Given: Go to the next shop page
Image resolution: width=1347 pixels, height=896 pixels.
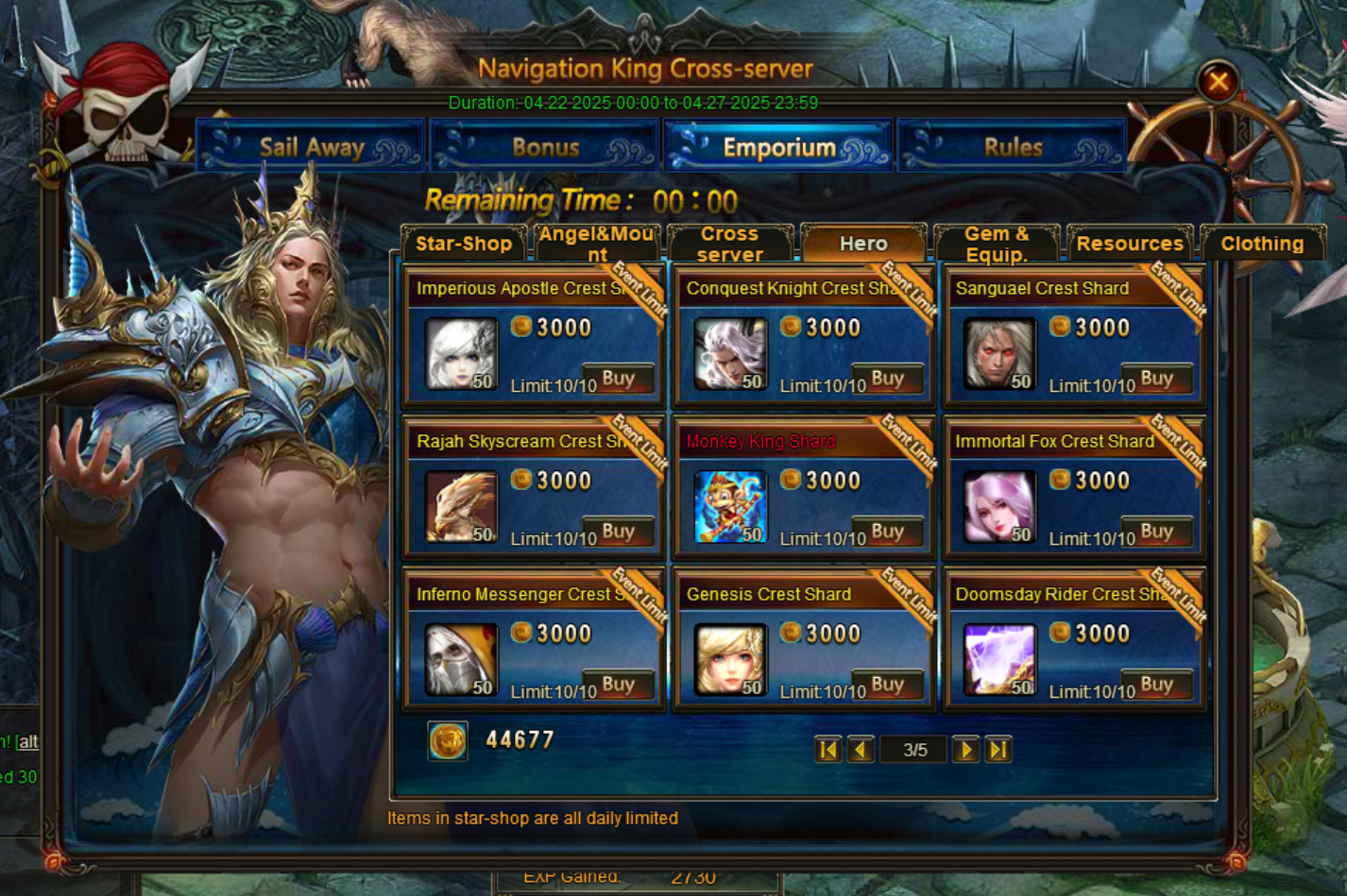Looking at the screenshot, I should [964, 750].
